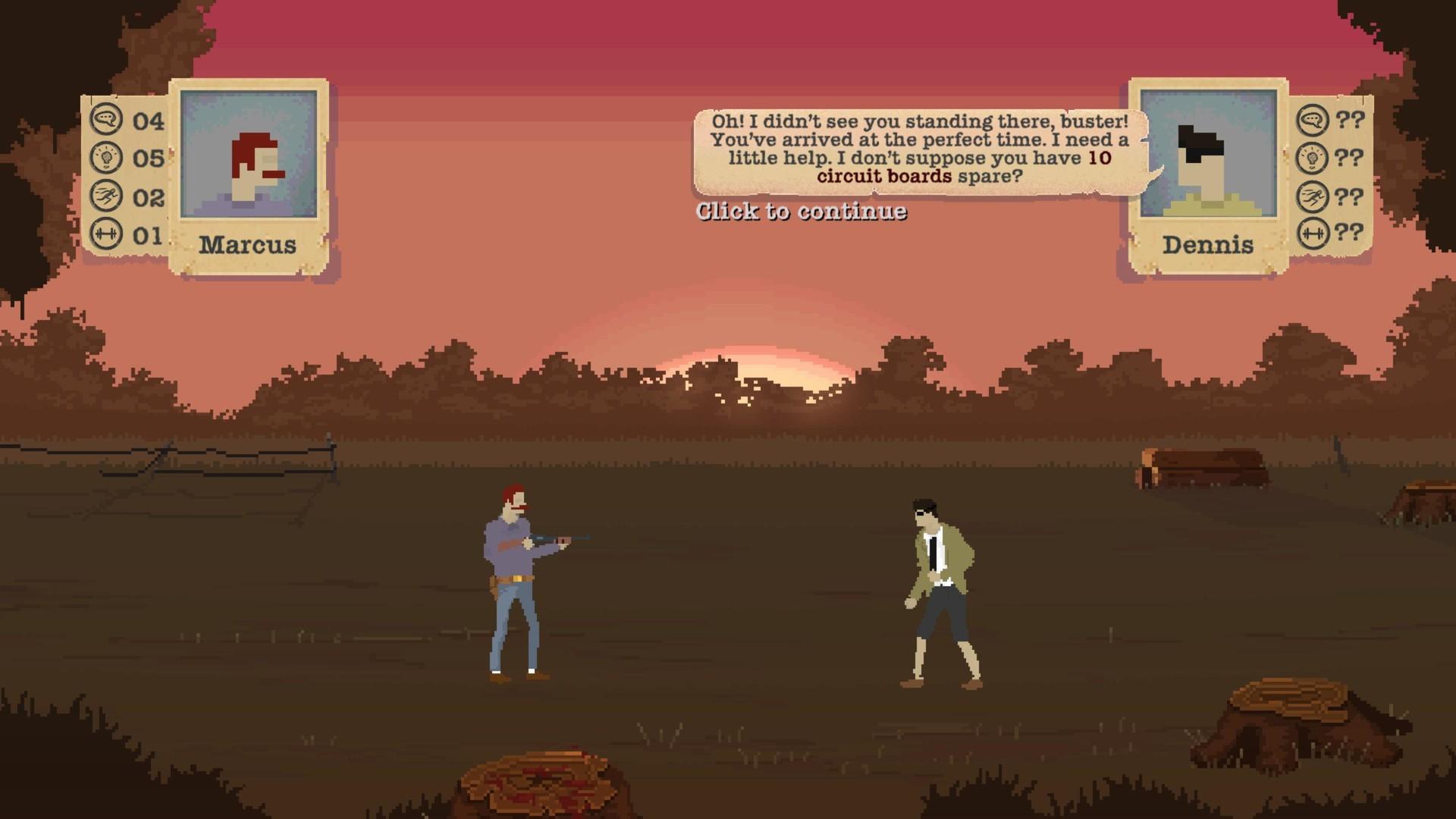Click Marcus's 05 intelligence stat value
1456x819 pixels.
click(149, 158)
